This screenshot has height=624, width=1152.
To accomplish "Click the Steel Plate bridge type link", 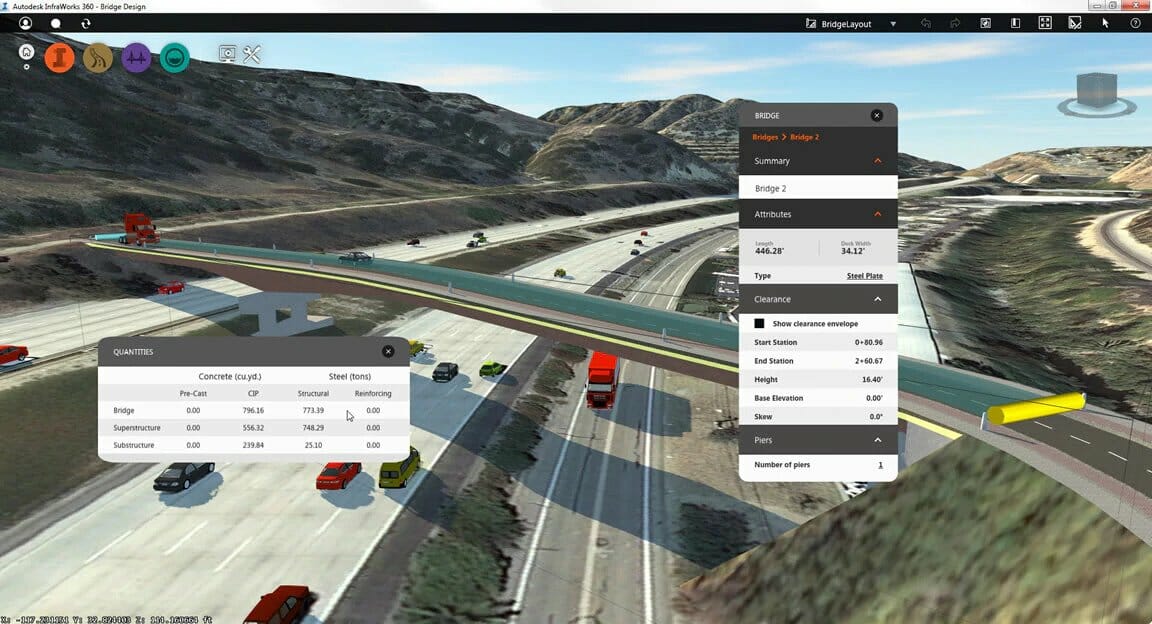I will 865,276.
